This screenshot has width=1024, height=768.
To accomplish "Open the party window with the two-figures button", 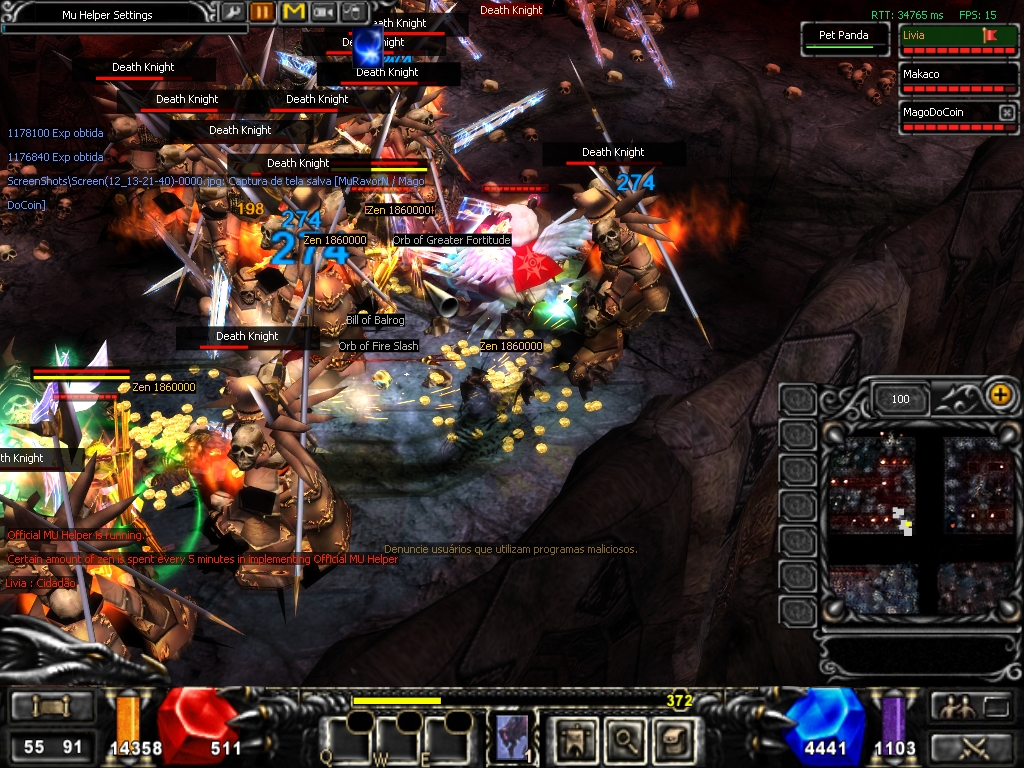I will pos(953,706).
